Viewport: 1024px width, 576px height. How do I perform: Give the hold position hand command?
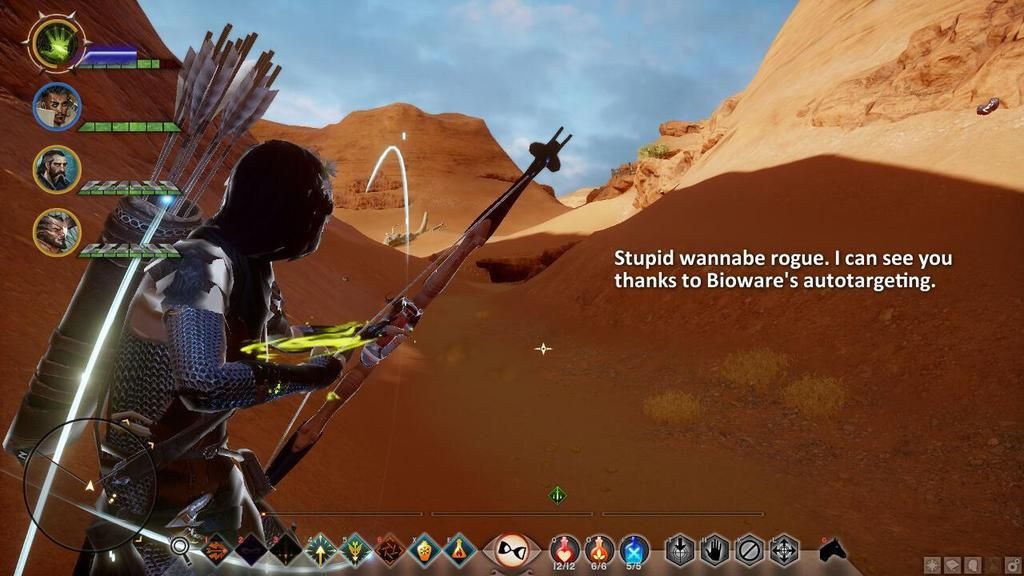[x=714, y=549]
